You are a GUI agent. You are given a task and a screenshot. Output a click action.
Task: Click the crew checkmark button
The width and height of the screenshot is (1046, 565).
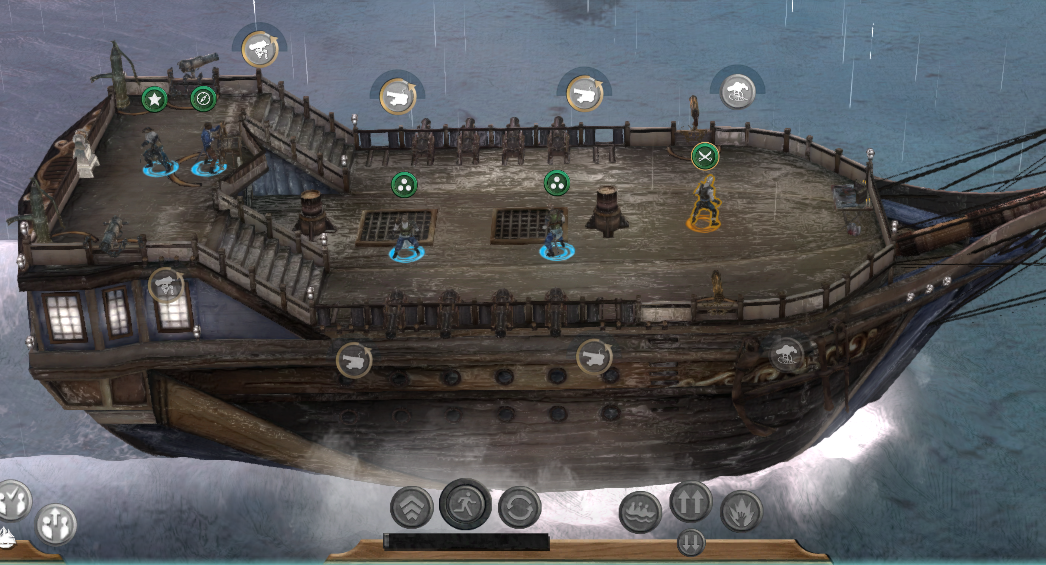[x=14, y=499]
